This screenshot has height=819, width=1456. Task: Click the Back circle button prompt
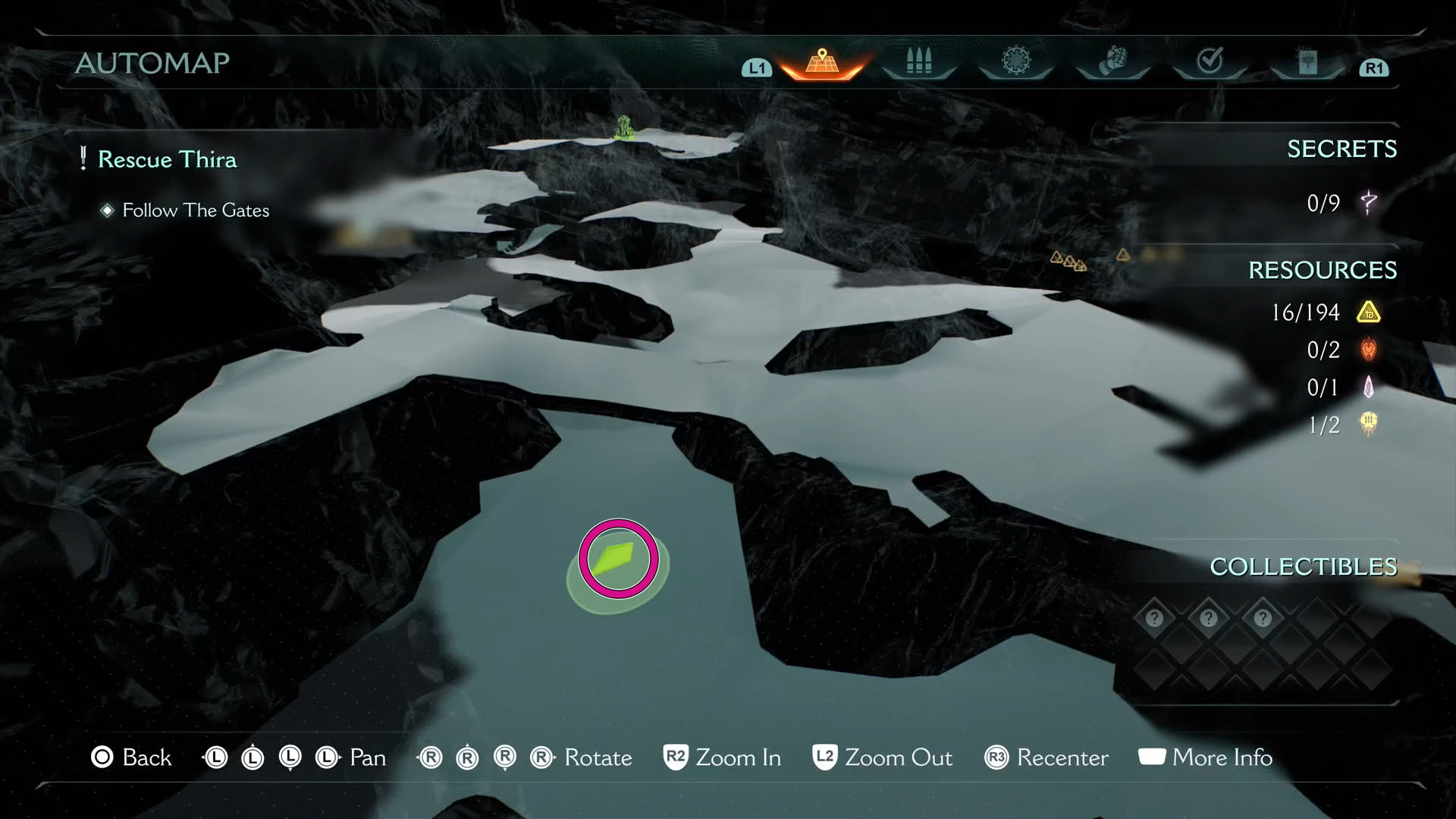(x=102, y=757)
